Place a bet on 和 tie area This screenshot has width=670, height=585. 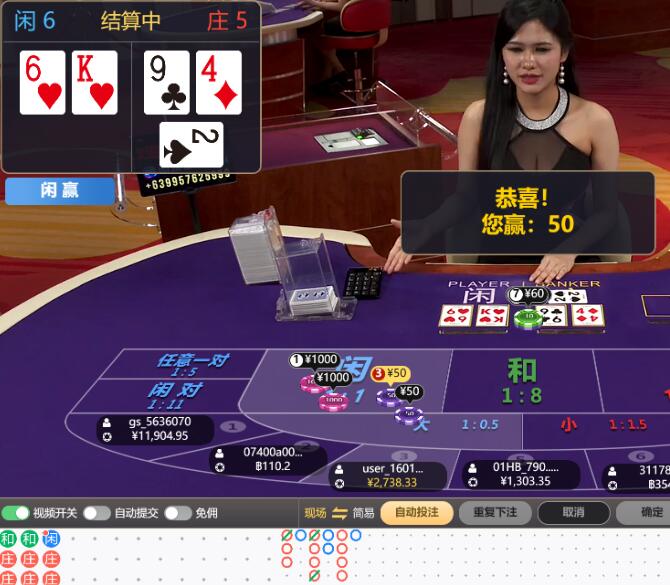click(521, 380)
